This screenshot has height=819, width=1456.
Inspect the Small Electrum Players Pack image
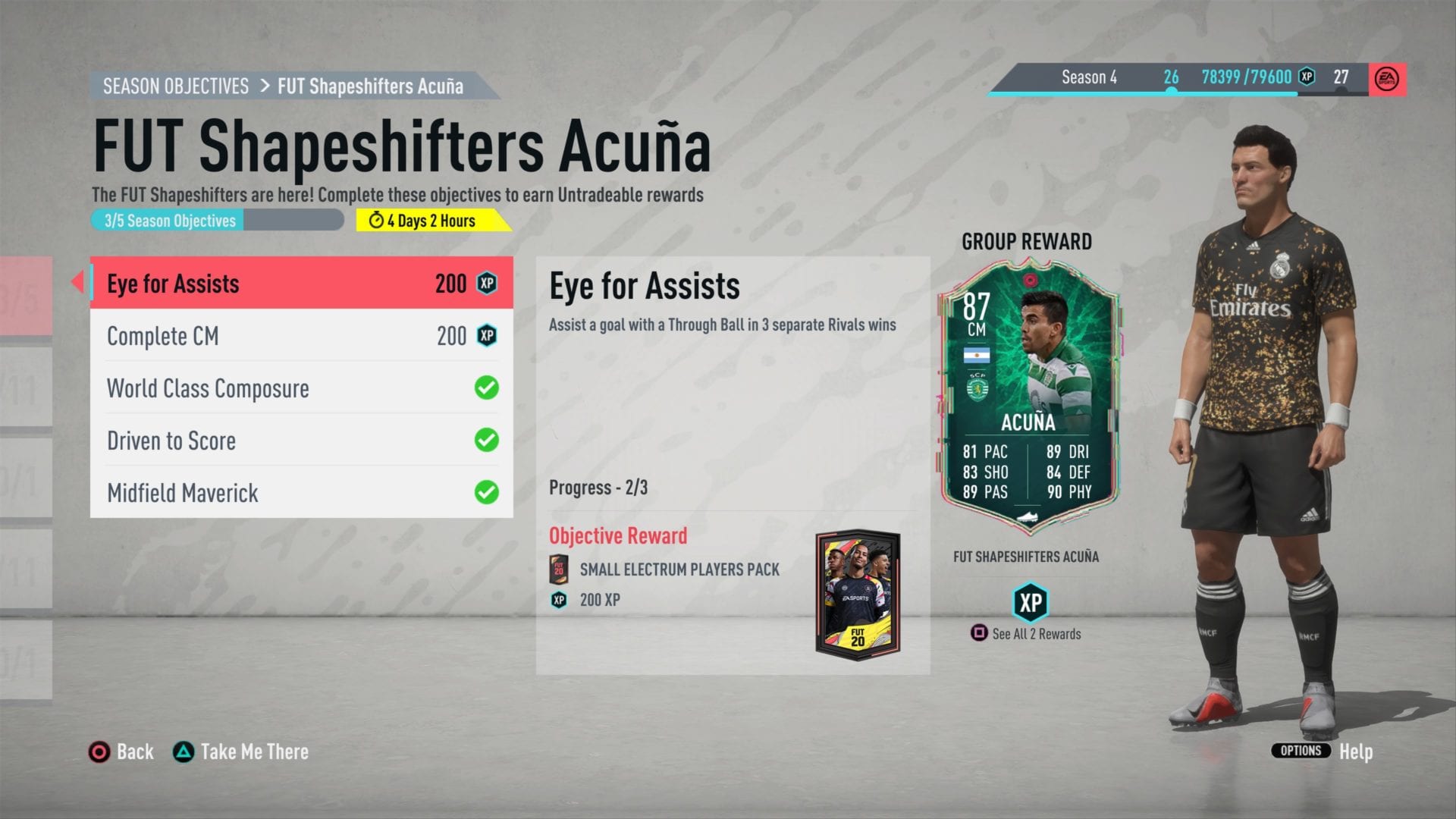[x=858, y=595]
